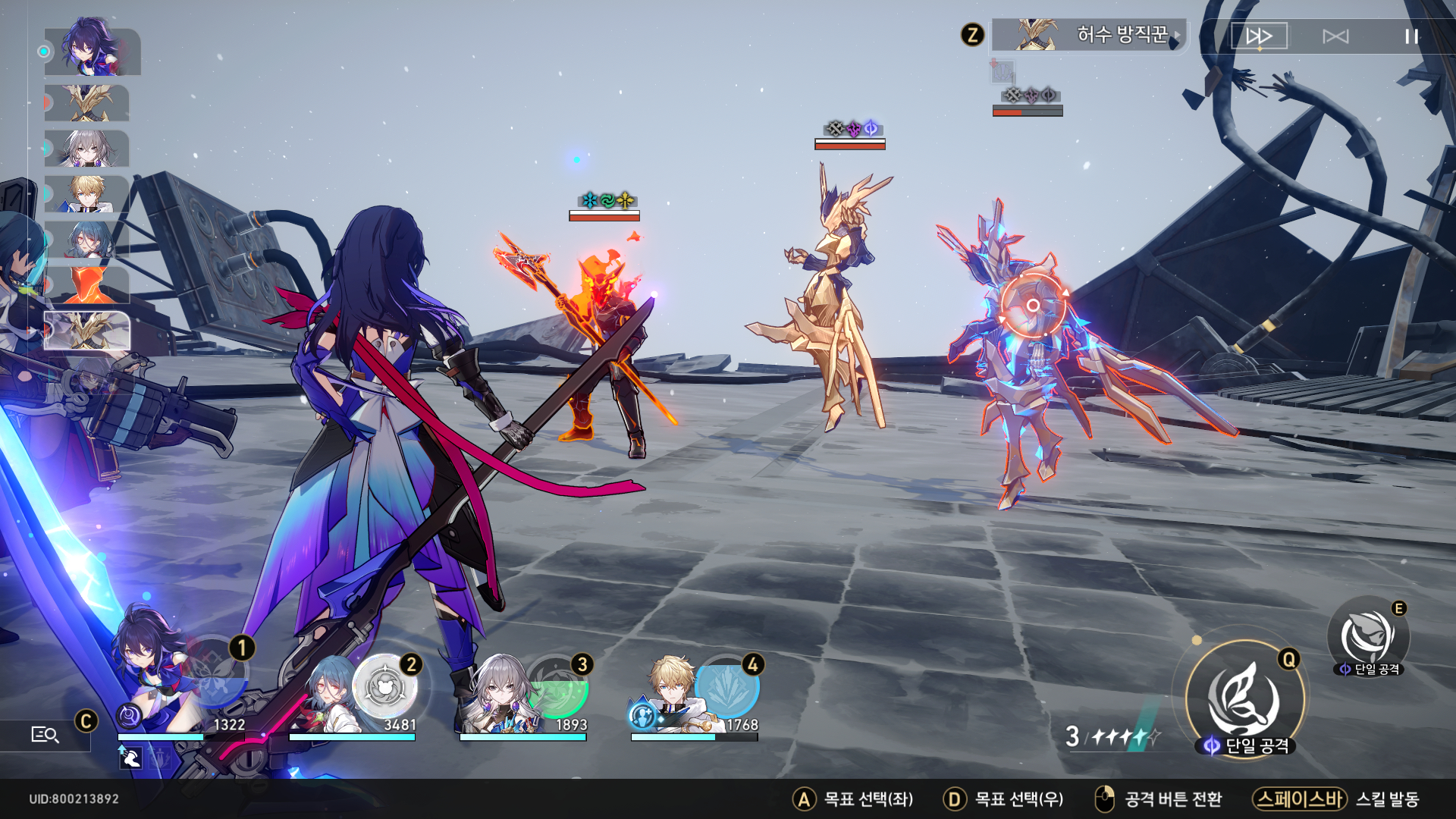Viewport: 1456px width, 819px height.
Task: Click Seele's buff status icon
Action: coord(130,757)
